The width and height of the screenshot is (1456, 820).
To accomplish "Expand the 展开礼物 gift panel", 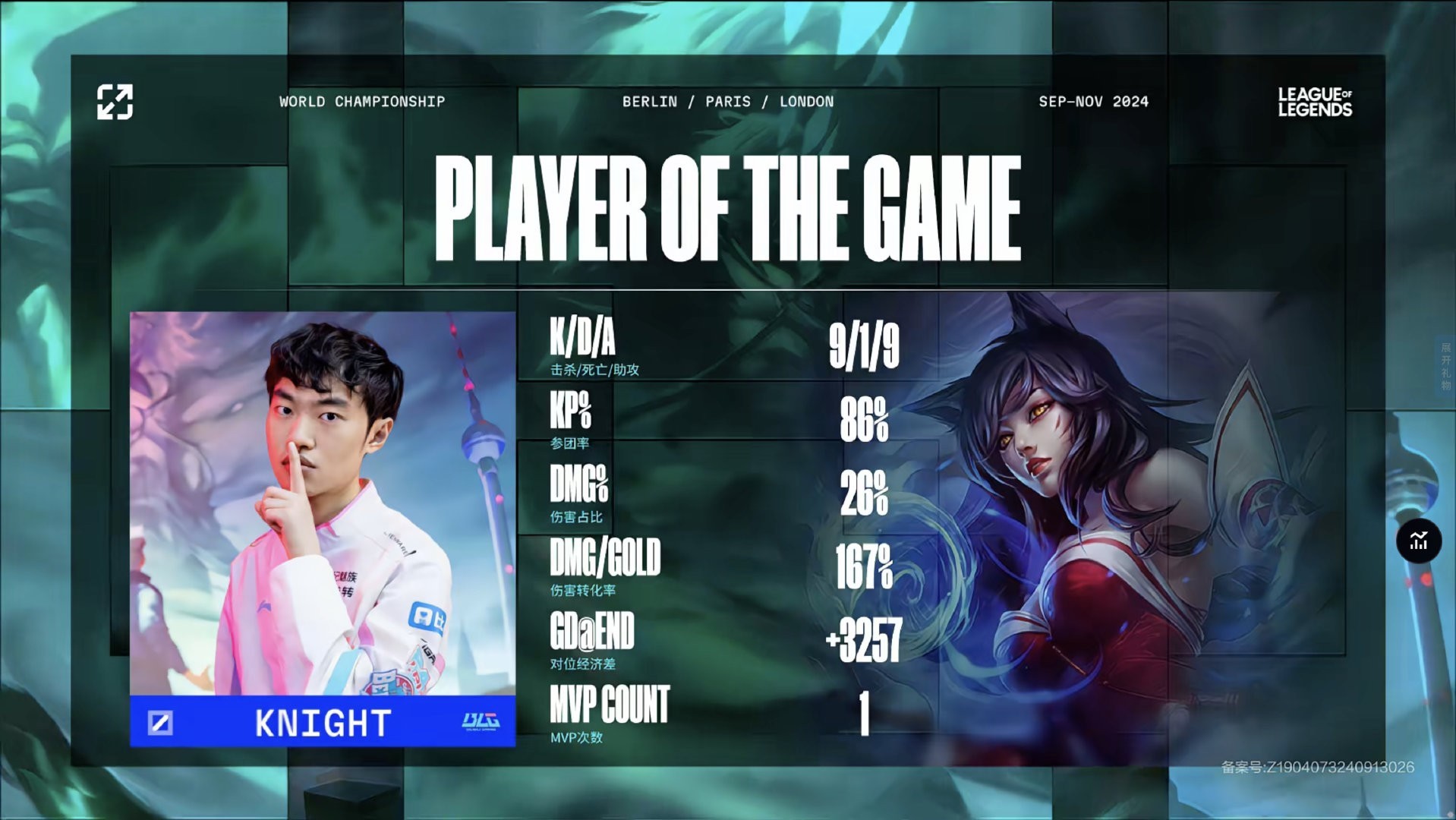I will (x=1445, y=366).
